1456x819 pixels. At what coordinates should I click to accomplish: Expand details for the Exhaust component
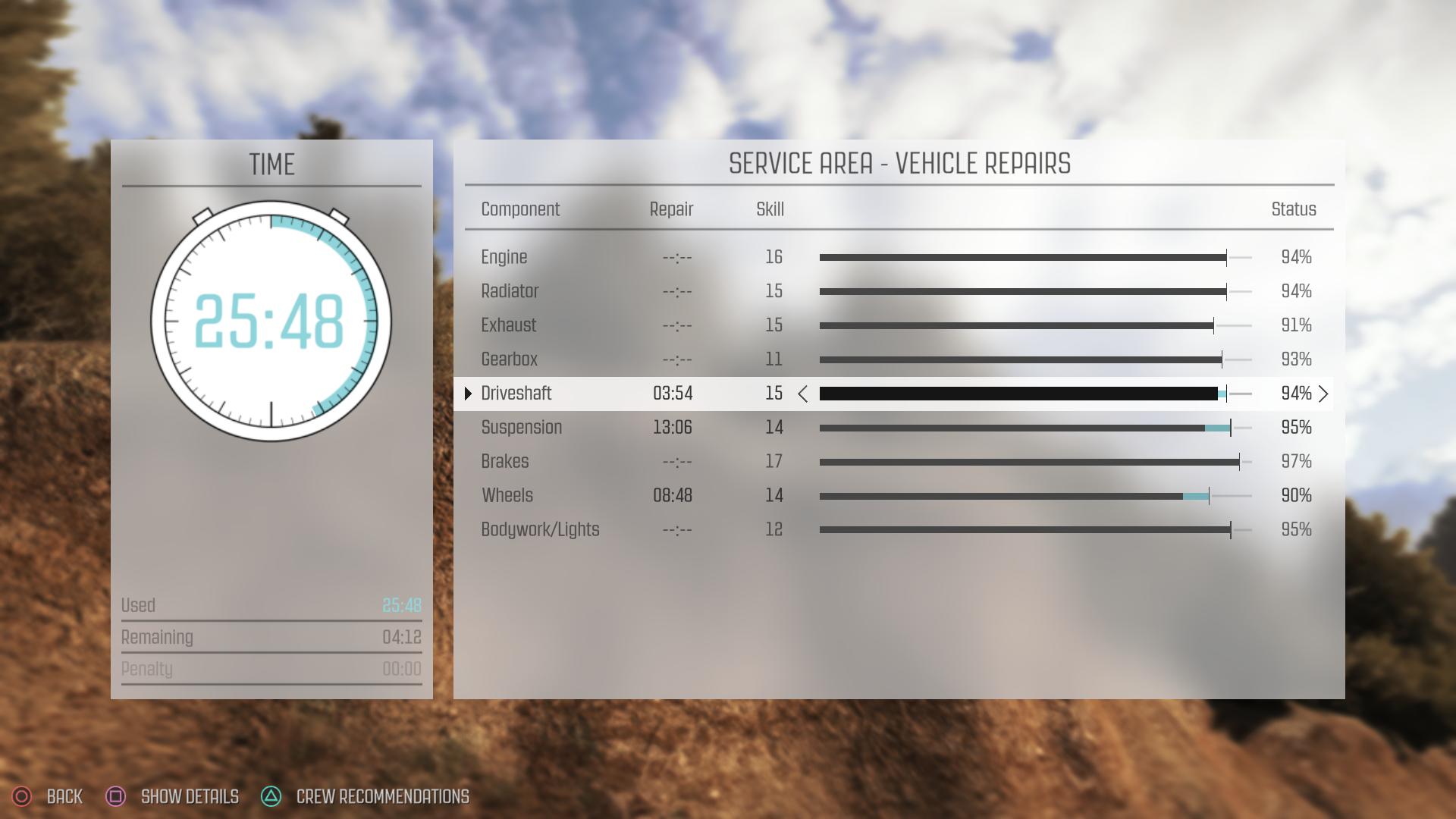pos(509,325)
